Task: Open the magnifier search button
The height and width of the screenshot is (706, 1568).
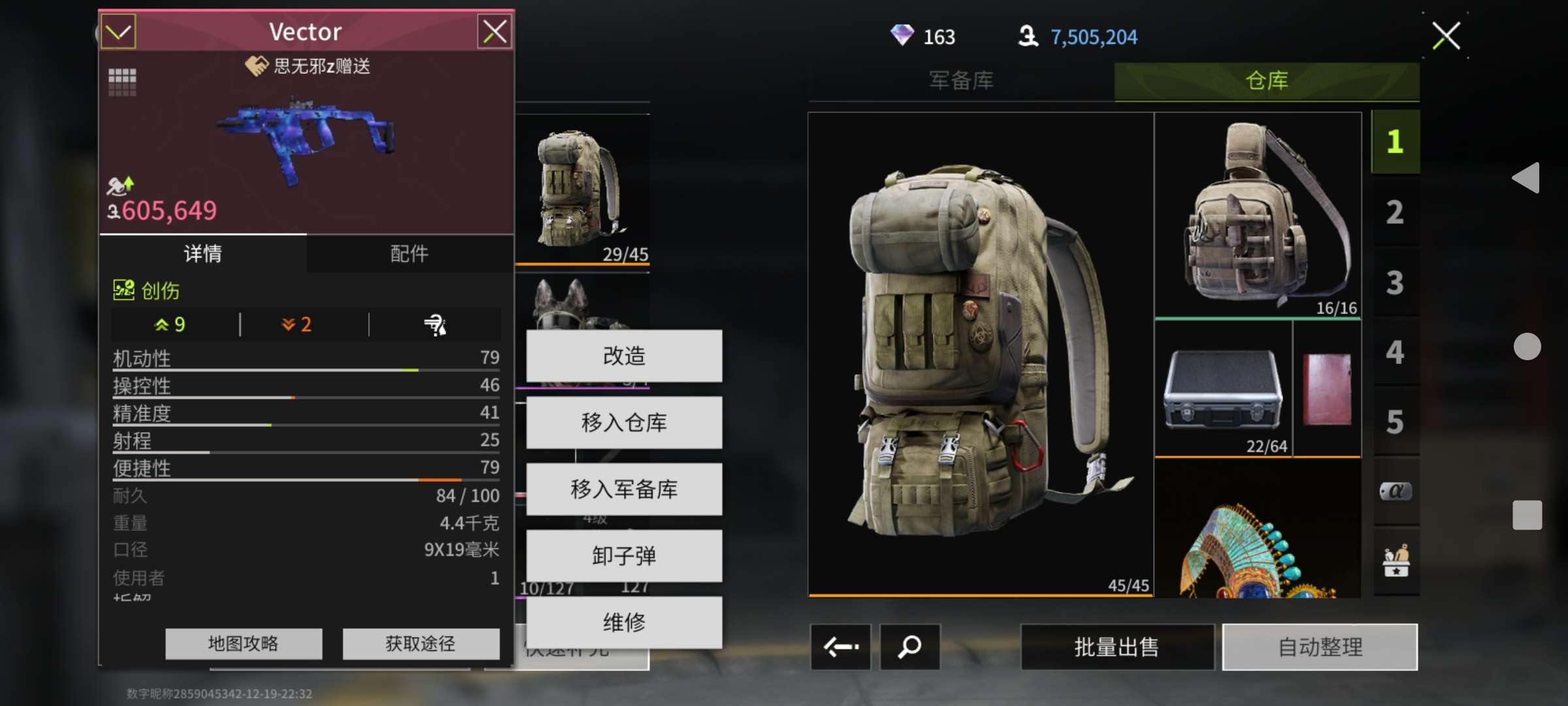Action: [x=909, y=647]
